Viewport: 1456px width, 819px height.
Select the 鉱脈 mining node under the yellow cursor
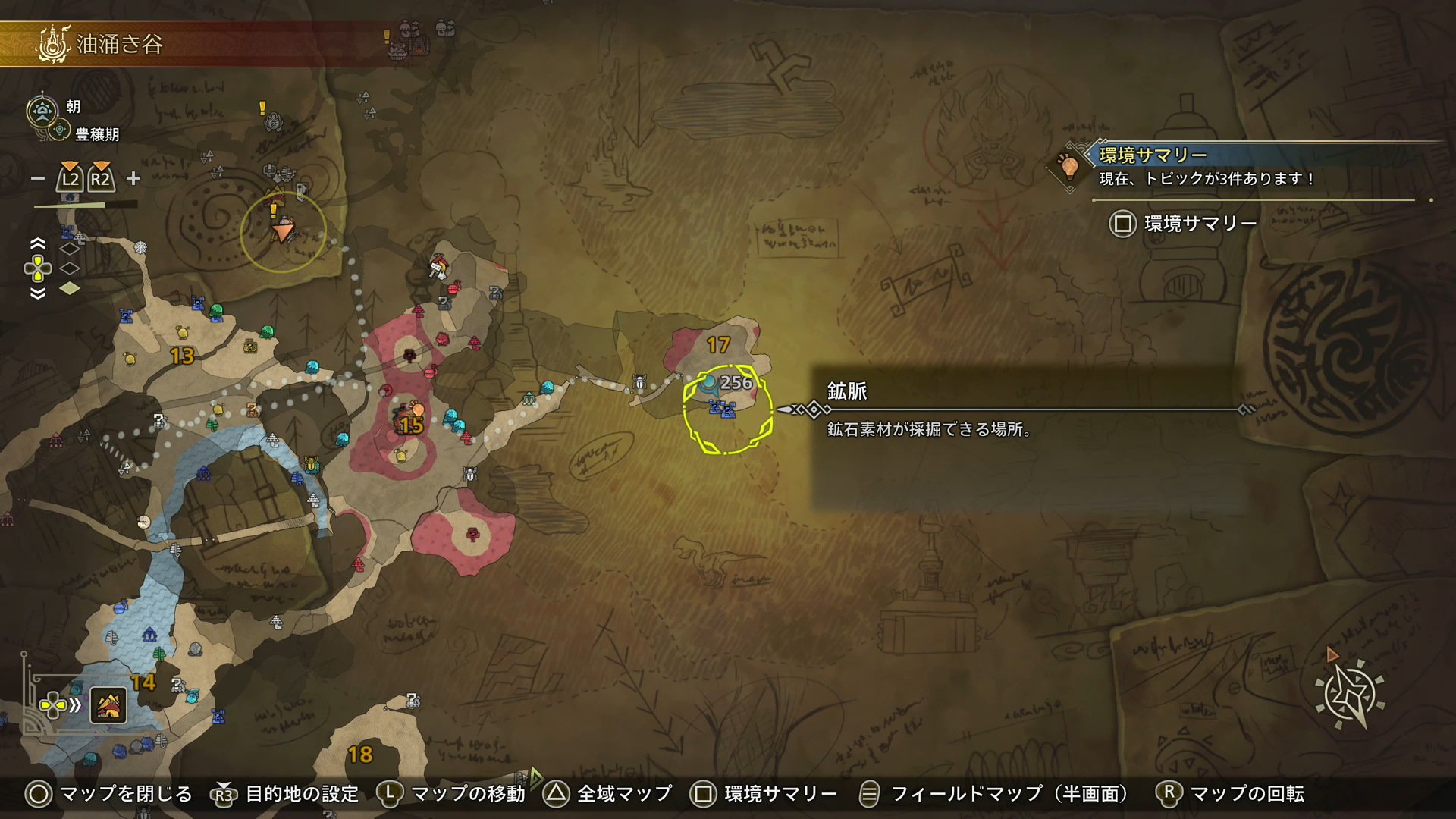click(x=722, y=409)
